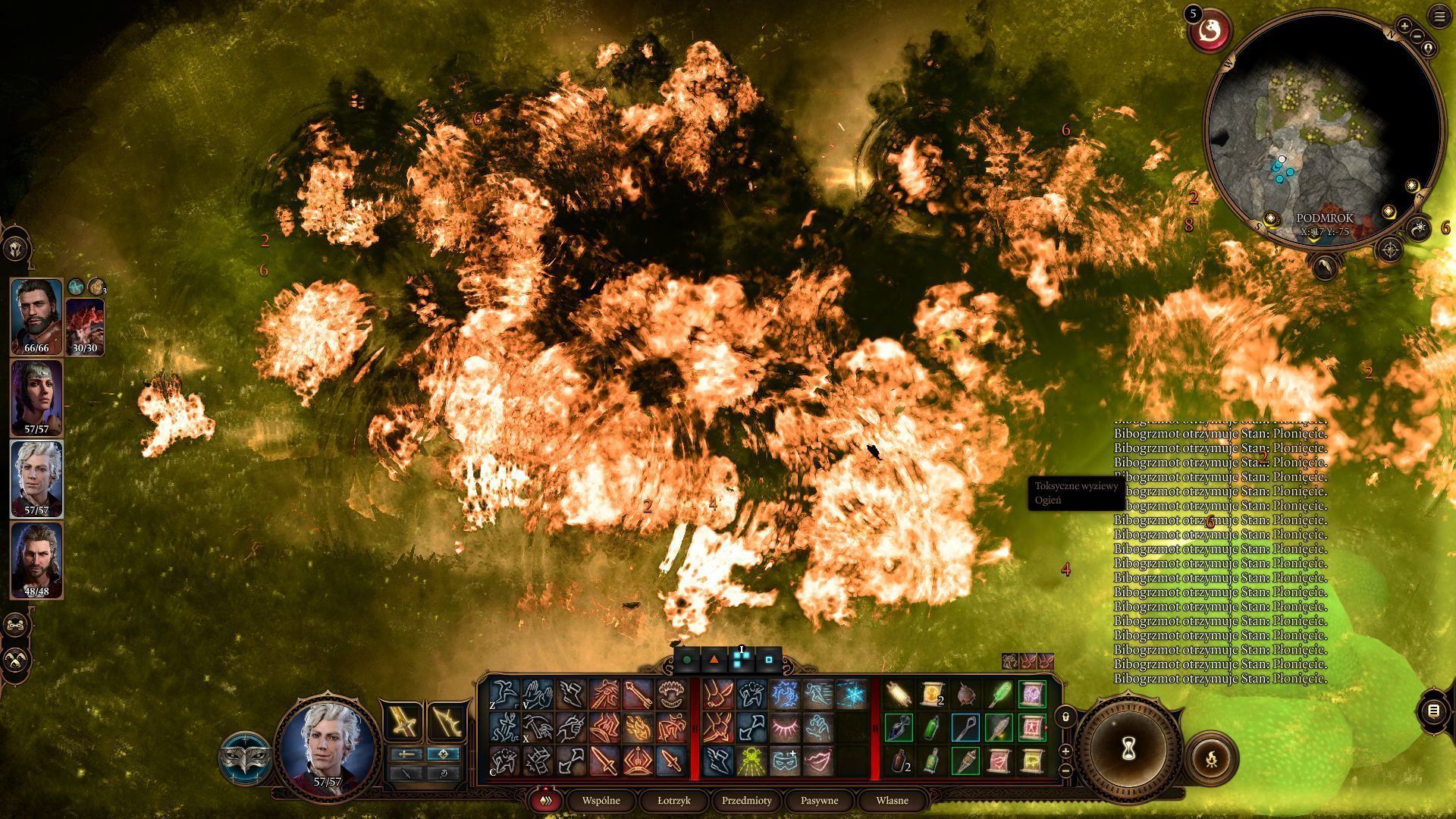Image resolution: width=1456 pixels, height=819 pixels.
Task: Open the main menu hamburger button
Action: coord(1439,17)
